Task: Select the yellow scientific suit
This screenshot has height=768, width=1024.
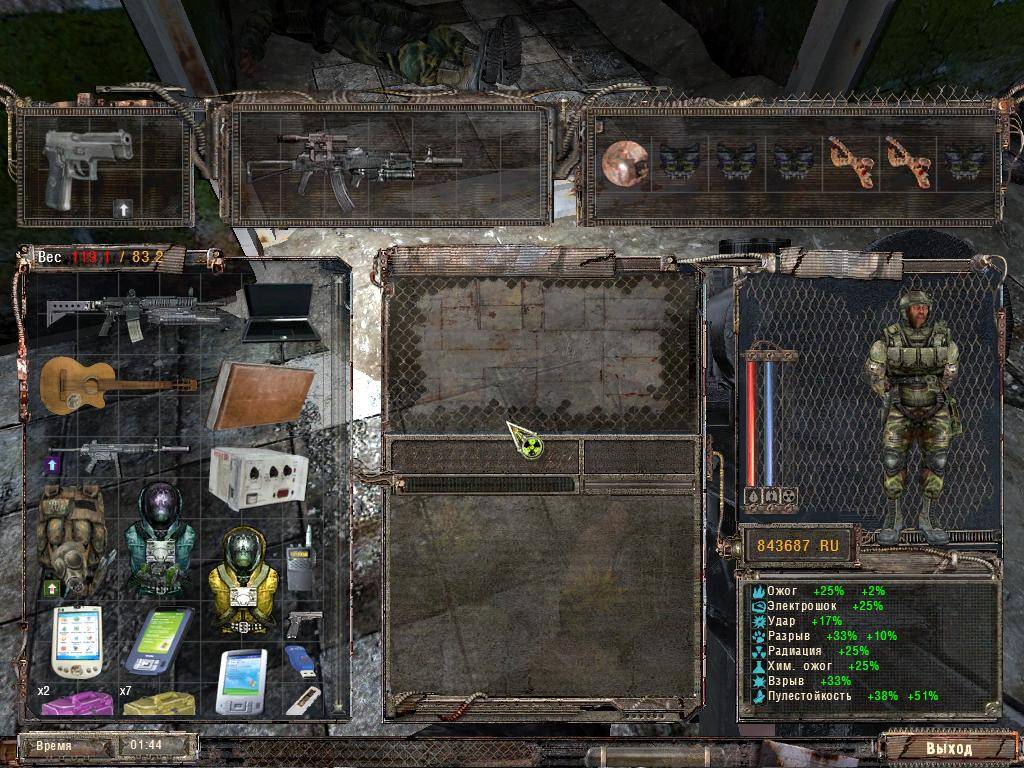Action: tap(241, 580)
